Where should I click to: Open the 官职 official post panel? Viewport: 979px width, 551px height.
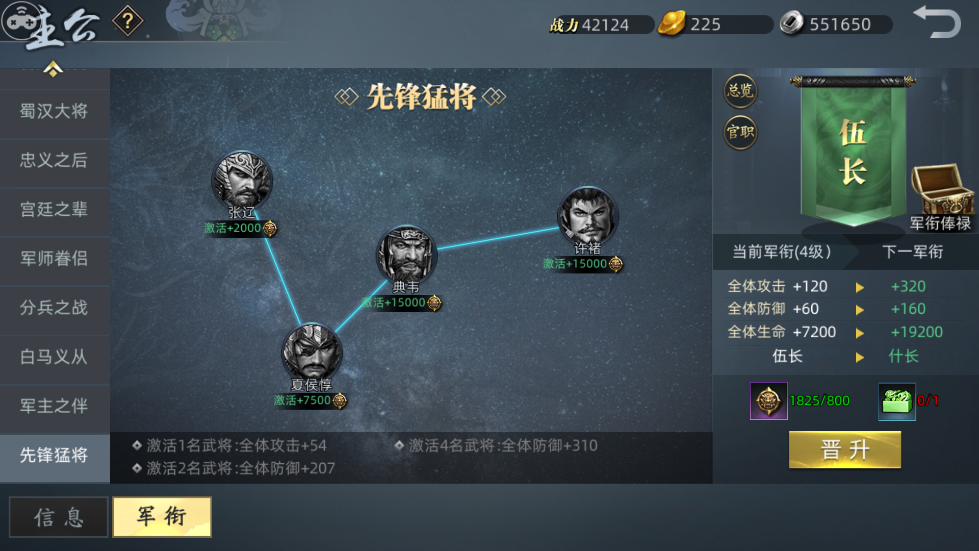point(740,132)
